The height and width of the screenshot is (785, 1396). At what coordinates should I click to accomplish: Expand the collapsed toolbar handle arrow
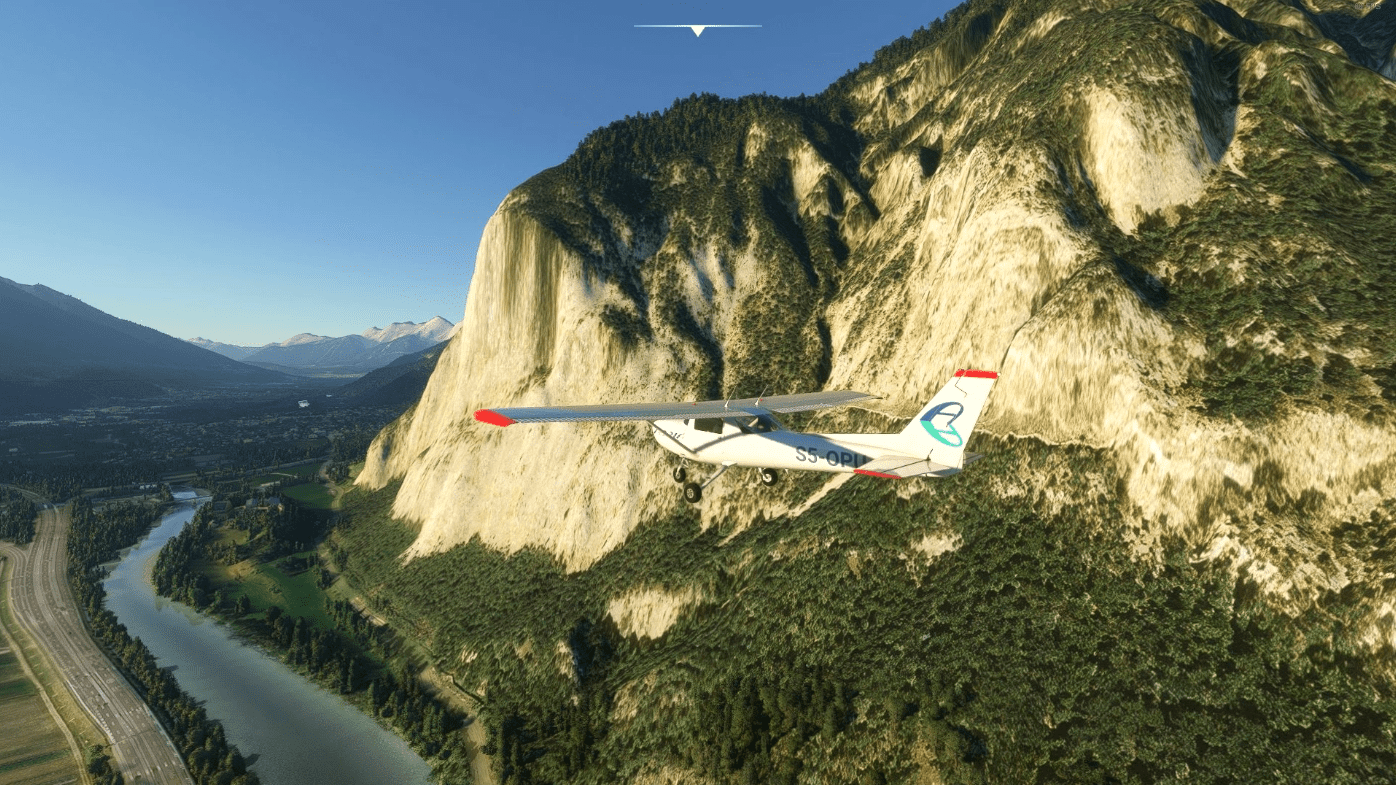[x=697, y=30]
